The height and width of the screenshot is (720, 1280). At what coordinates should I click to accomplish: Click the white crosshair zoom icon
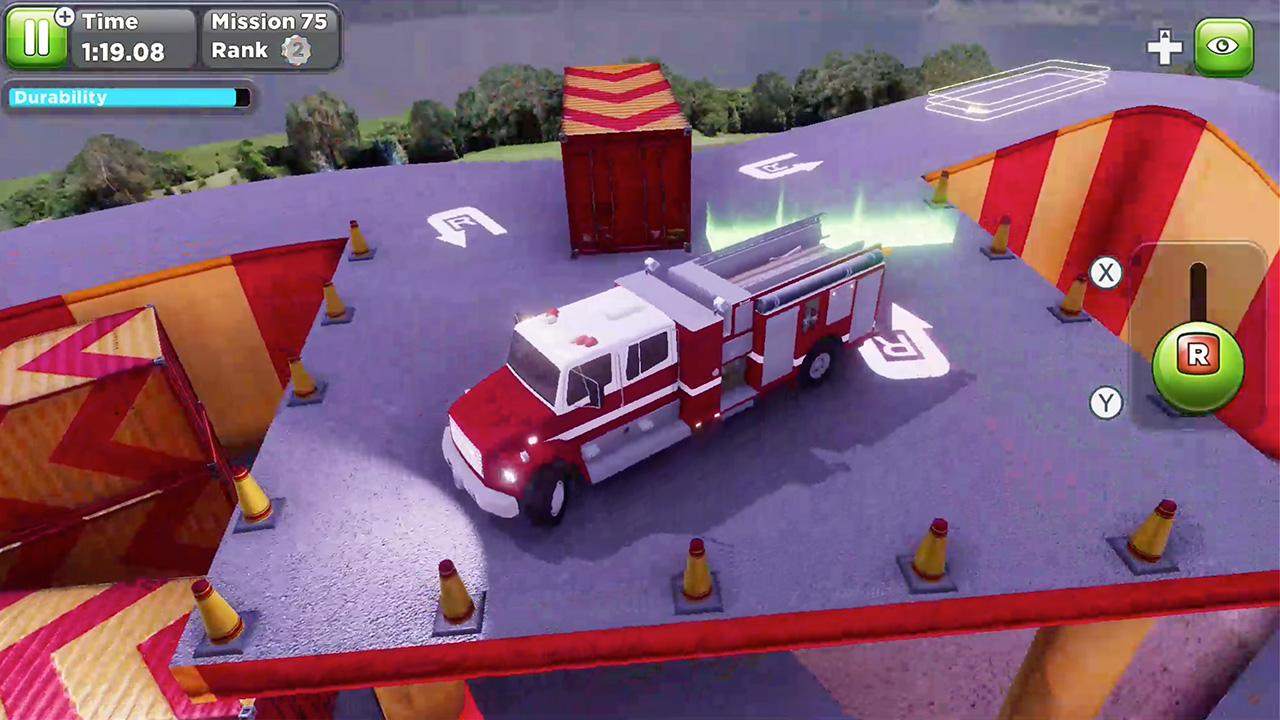(1165, 46)
